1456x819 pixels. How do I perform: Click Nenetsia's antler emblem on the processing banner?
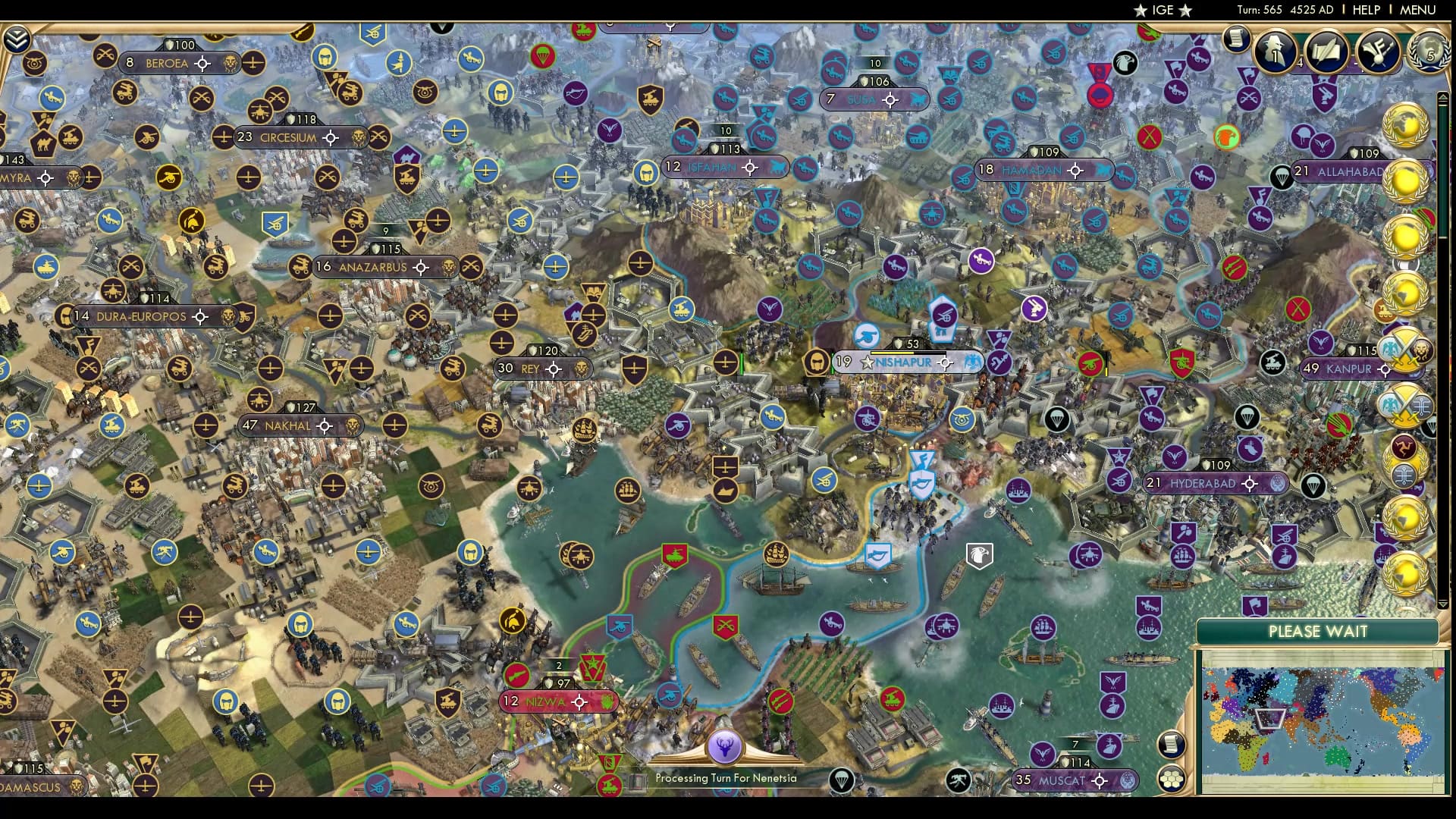pos(726,747)
